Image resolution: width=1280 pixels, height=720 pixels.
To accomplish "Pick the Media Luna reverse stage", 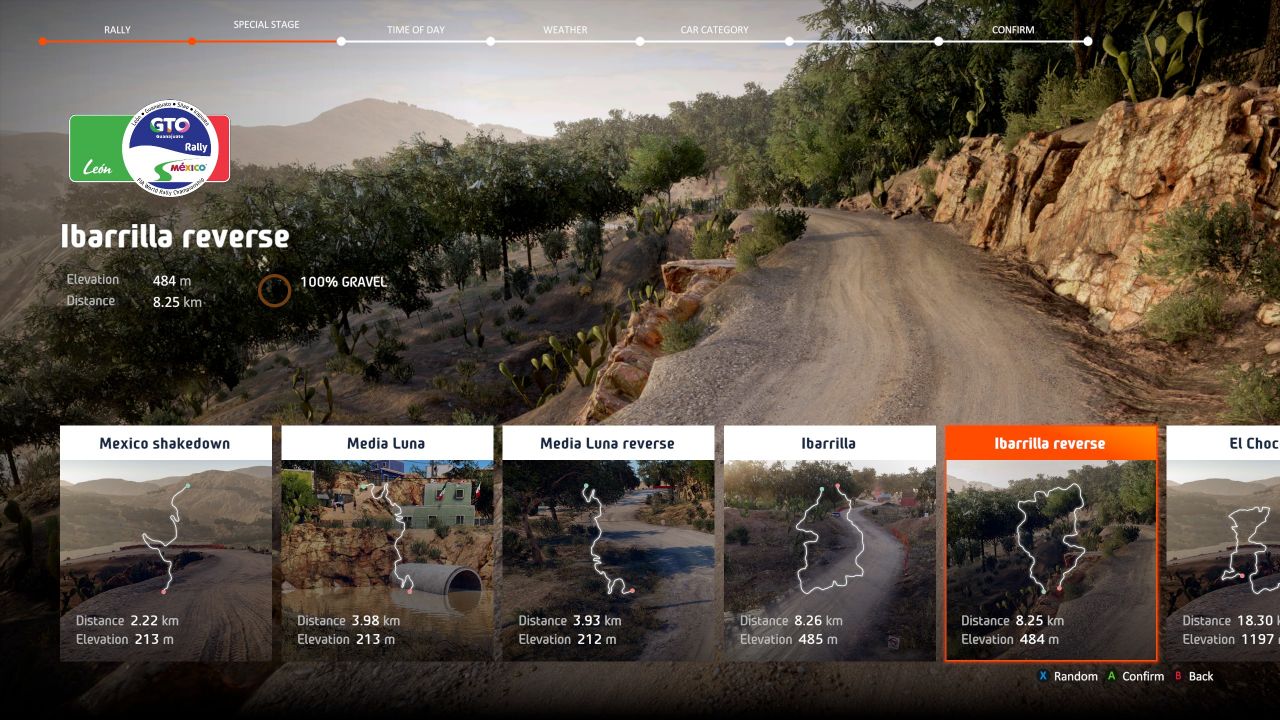I will [608, 543].
